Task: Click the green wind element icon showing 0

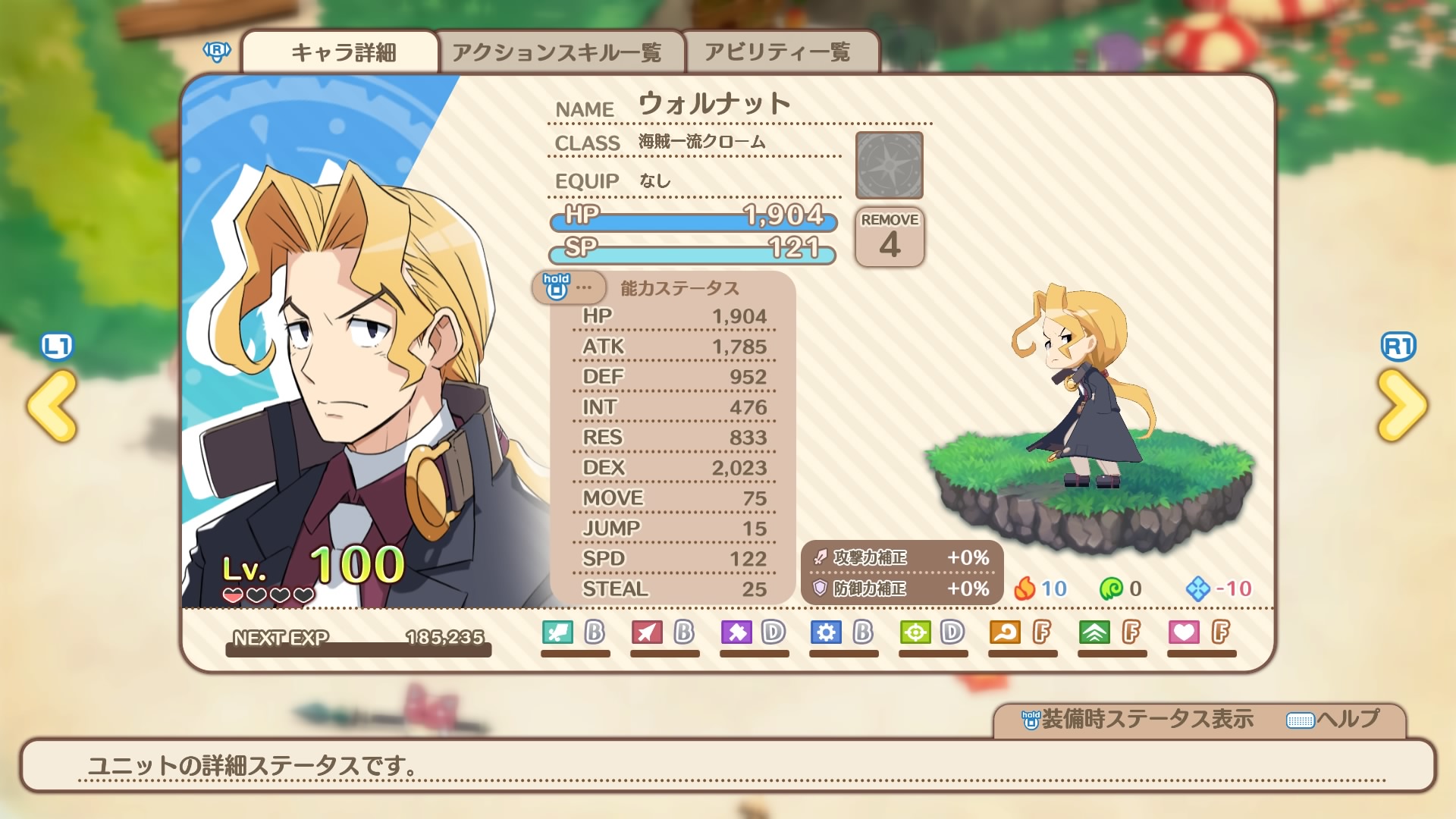Action: click(1112, 589)
